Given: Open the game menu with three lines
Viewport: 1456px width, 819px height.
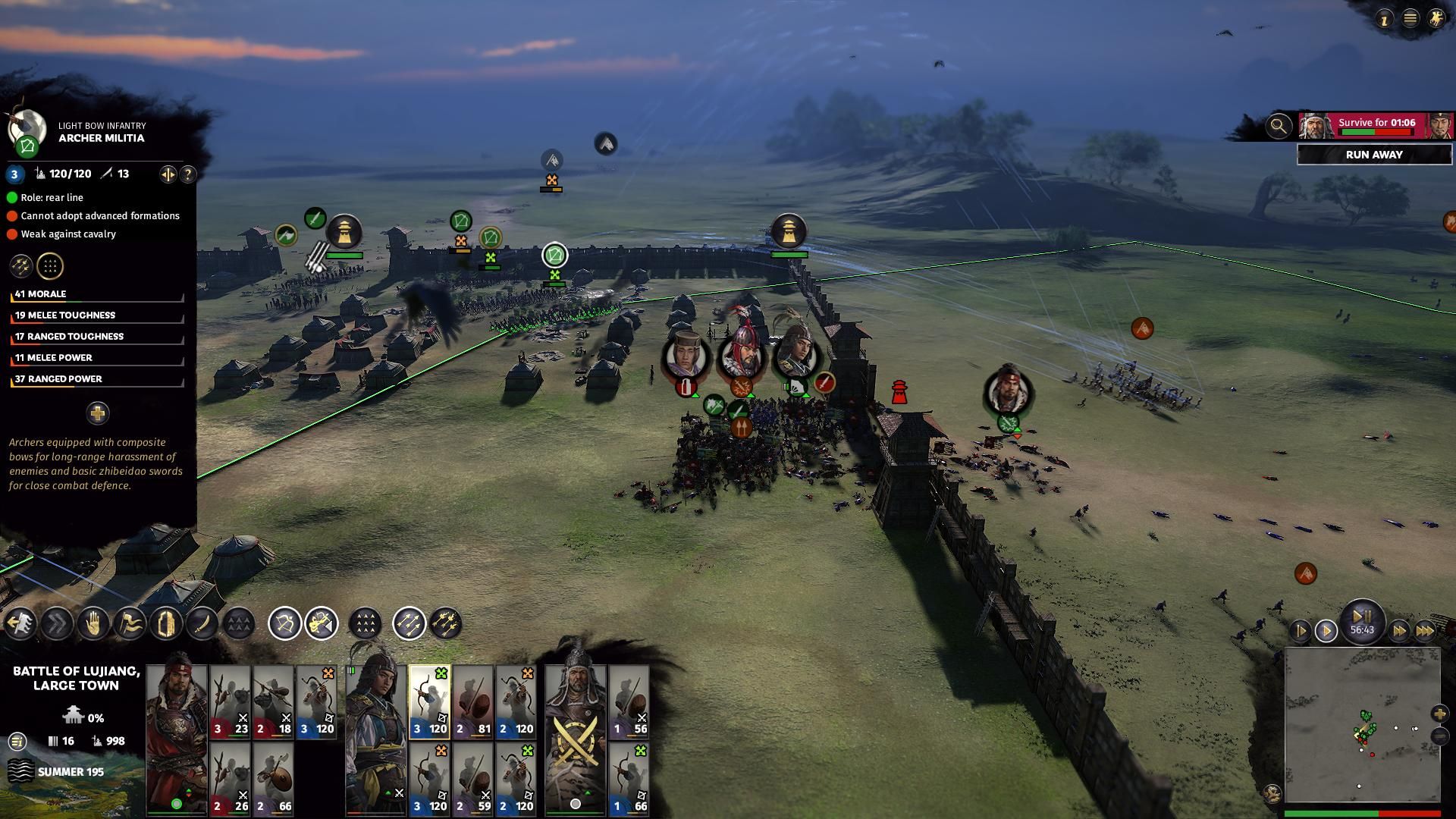Looking at the screenshot, I should coord(1410,19).
